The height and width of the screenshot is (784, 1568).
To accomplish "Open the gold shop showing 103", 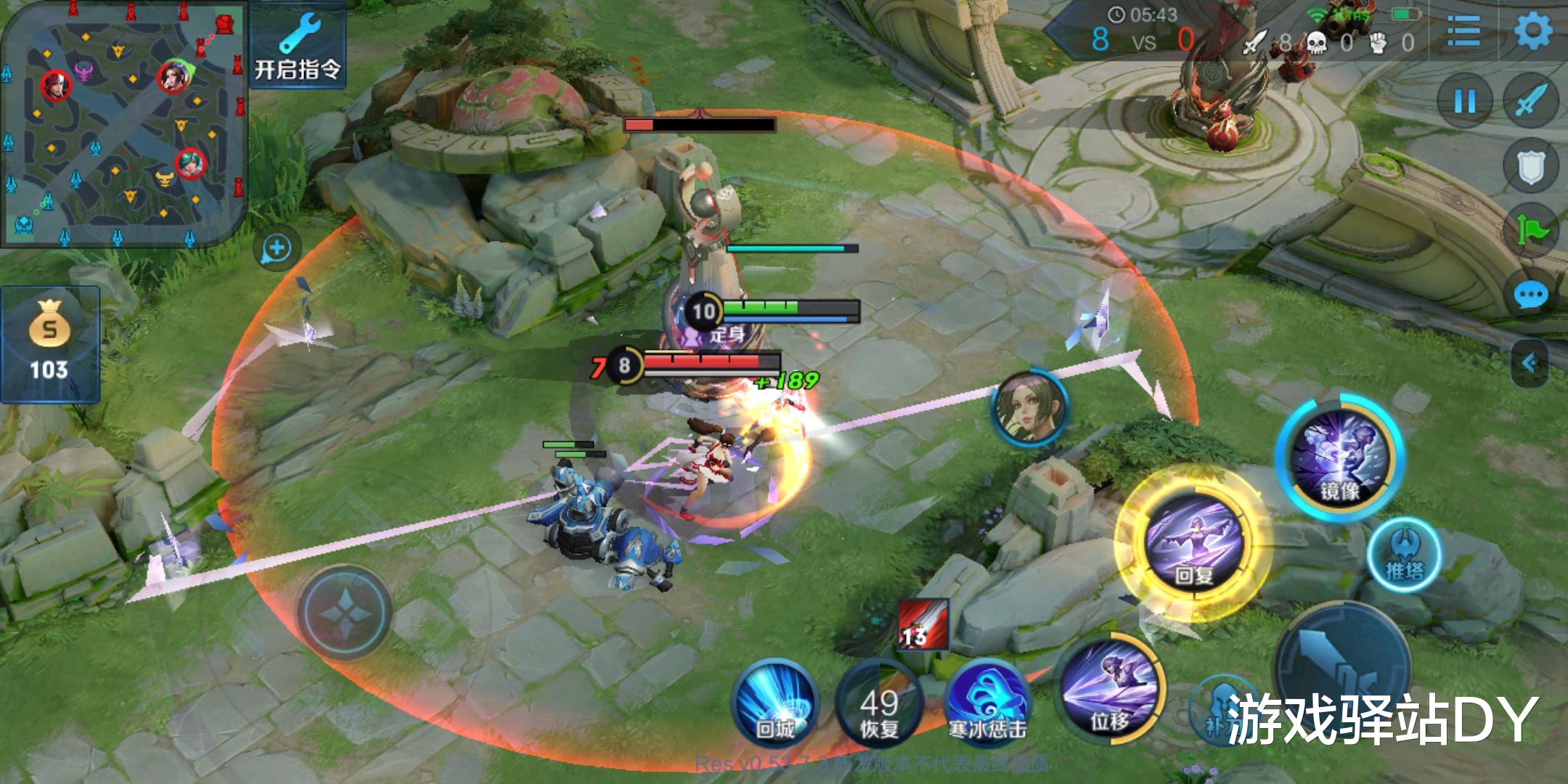I will 49,345.
